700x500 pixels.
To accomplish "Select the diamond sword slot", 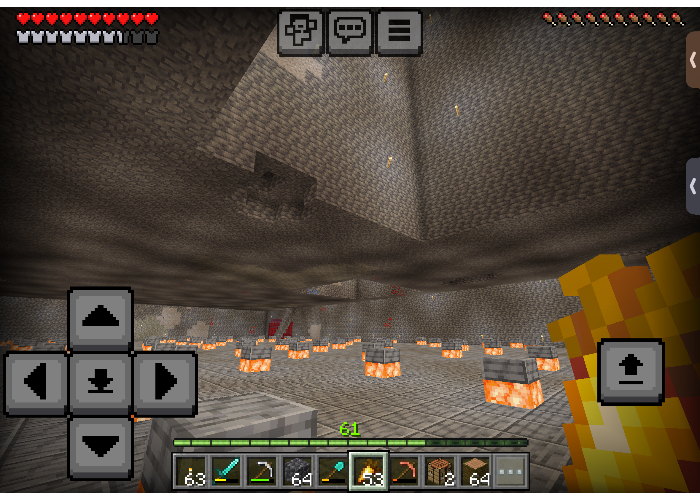I will [x=228, y=471].
